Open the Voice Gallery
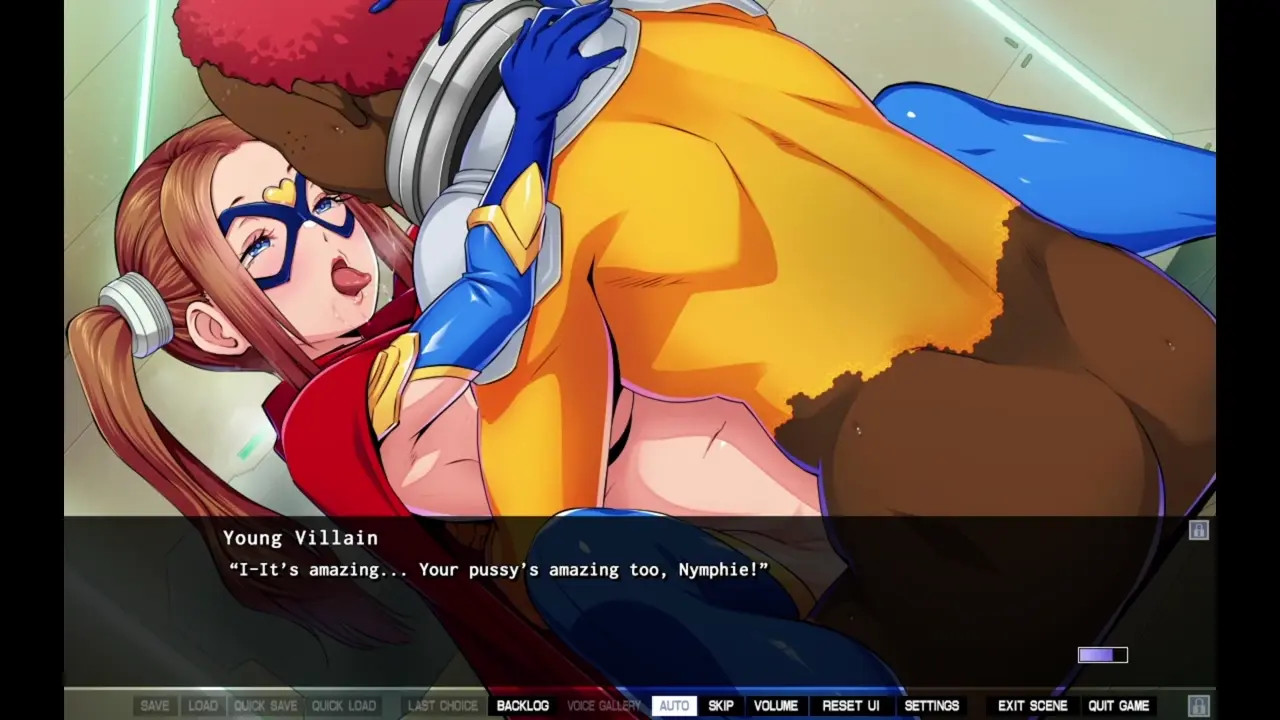 (604, 706)
